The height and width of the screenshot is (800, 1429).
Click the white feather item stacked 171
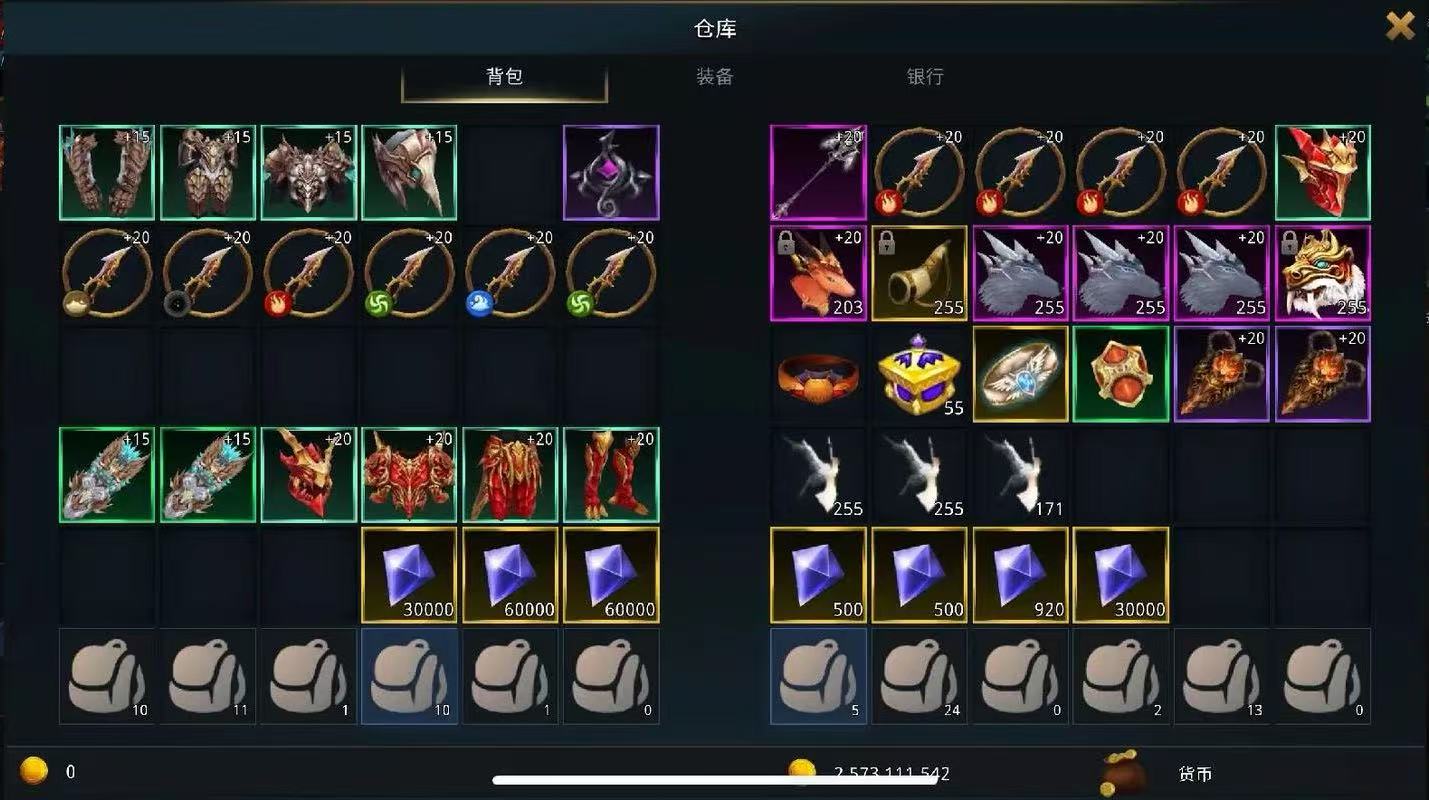1019,474
